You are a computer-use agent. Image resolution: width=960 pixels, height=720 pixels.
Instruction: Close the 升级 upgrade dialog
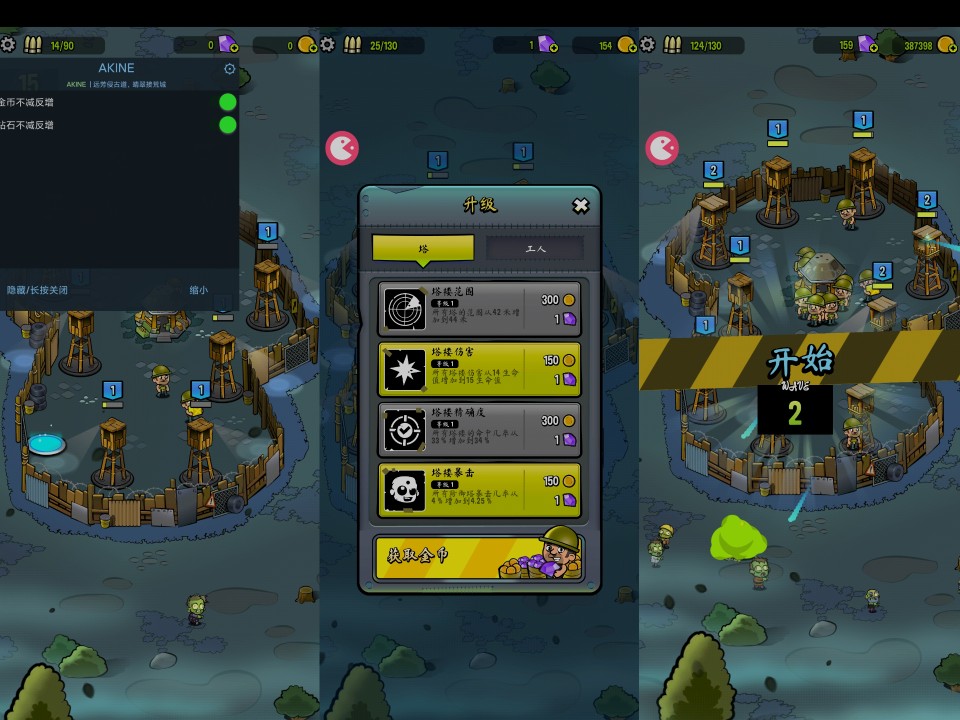click(580, 206)
